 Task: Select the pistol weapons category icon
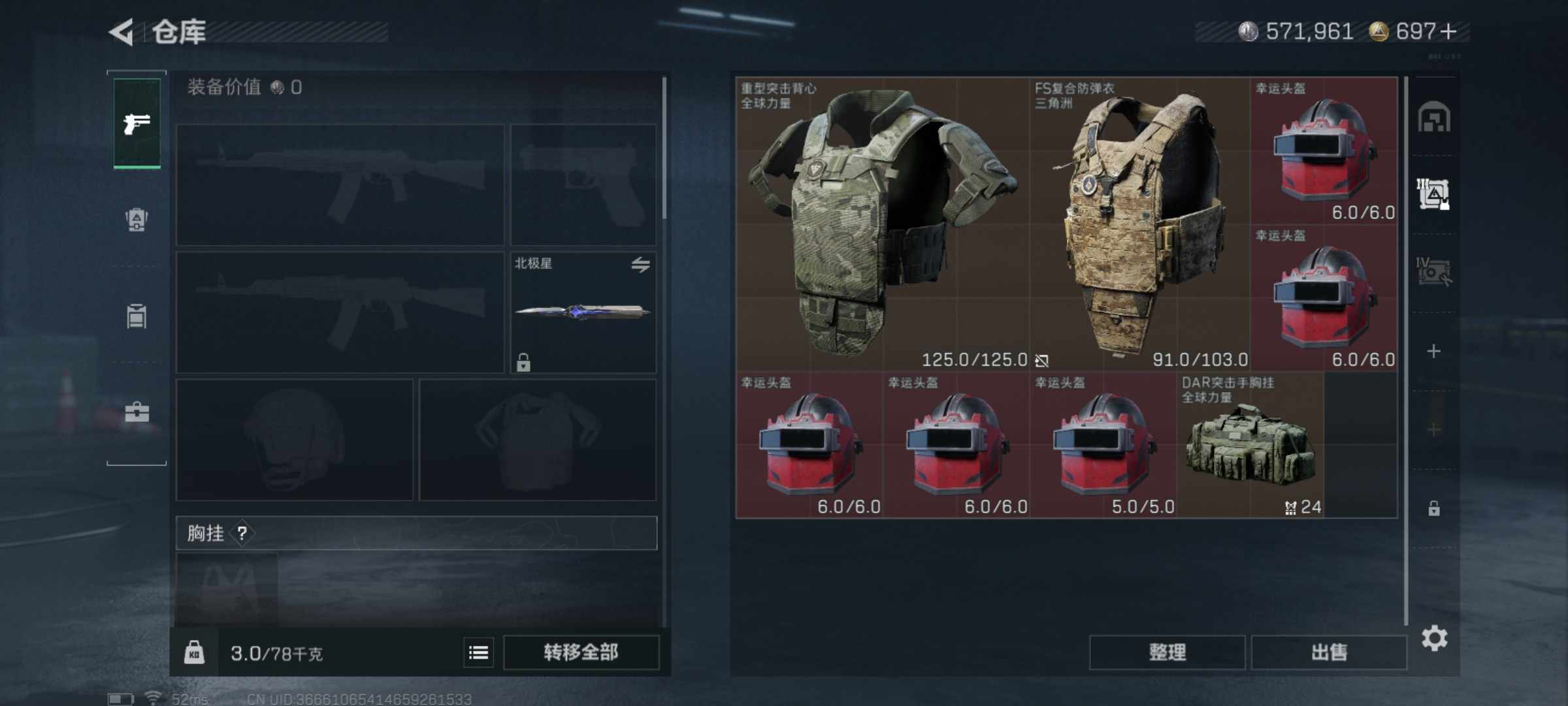(135, 124)
